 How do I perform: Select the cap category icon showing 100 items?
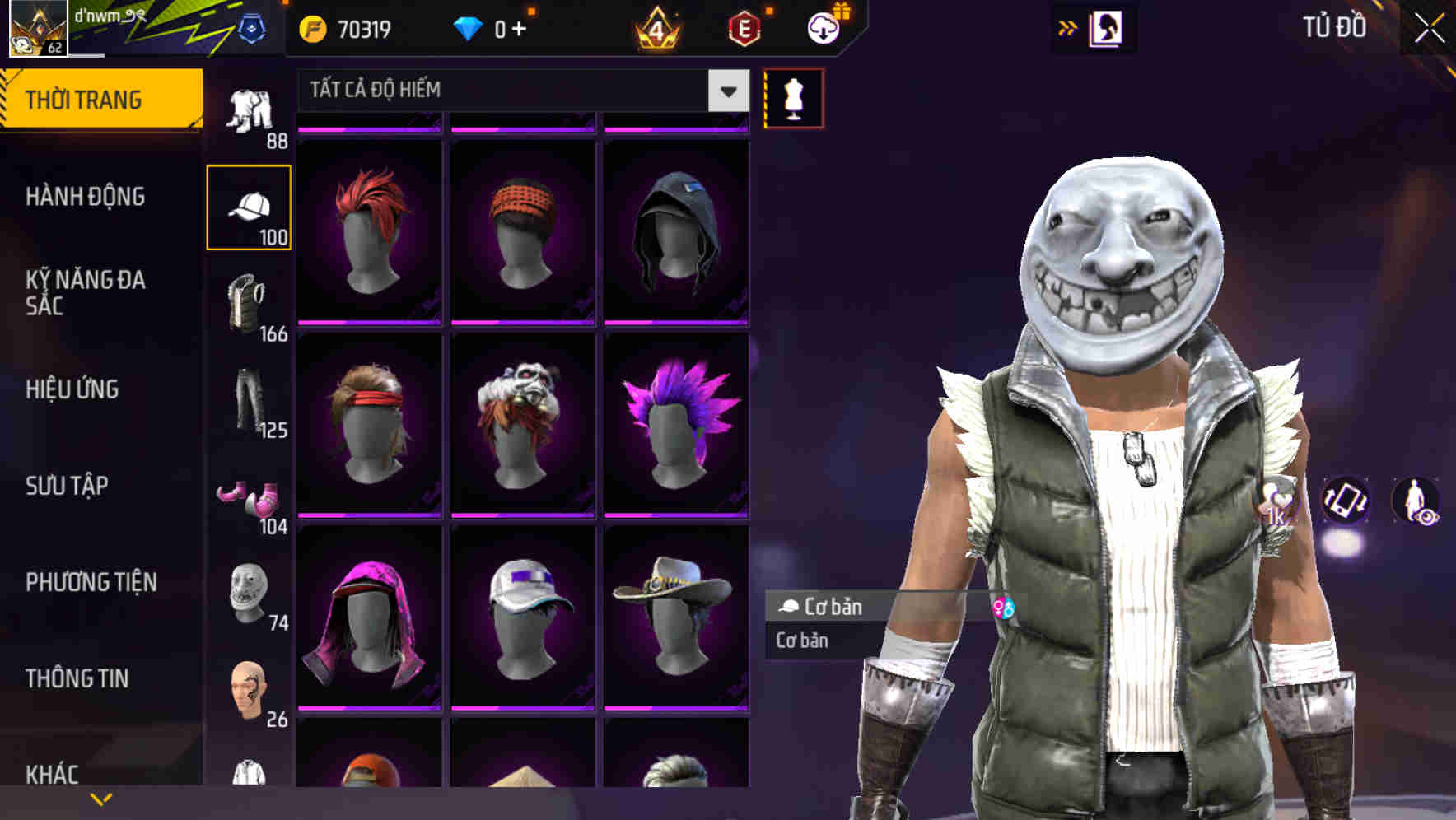click(250, 207)
